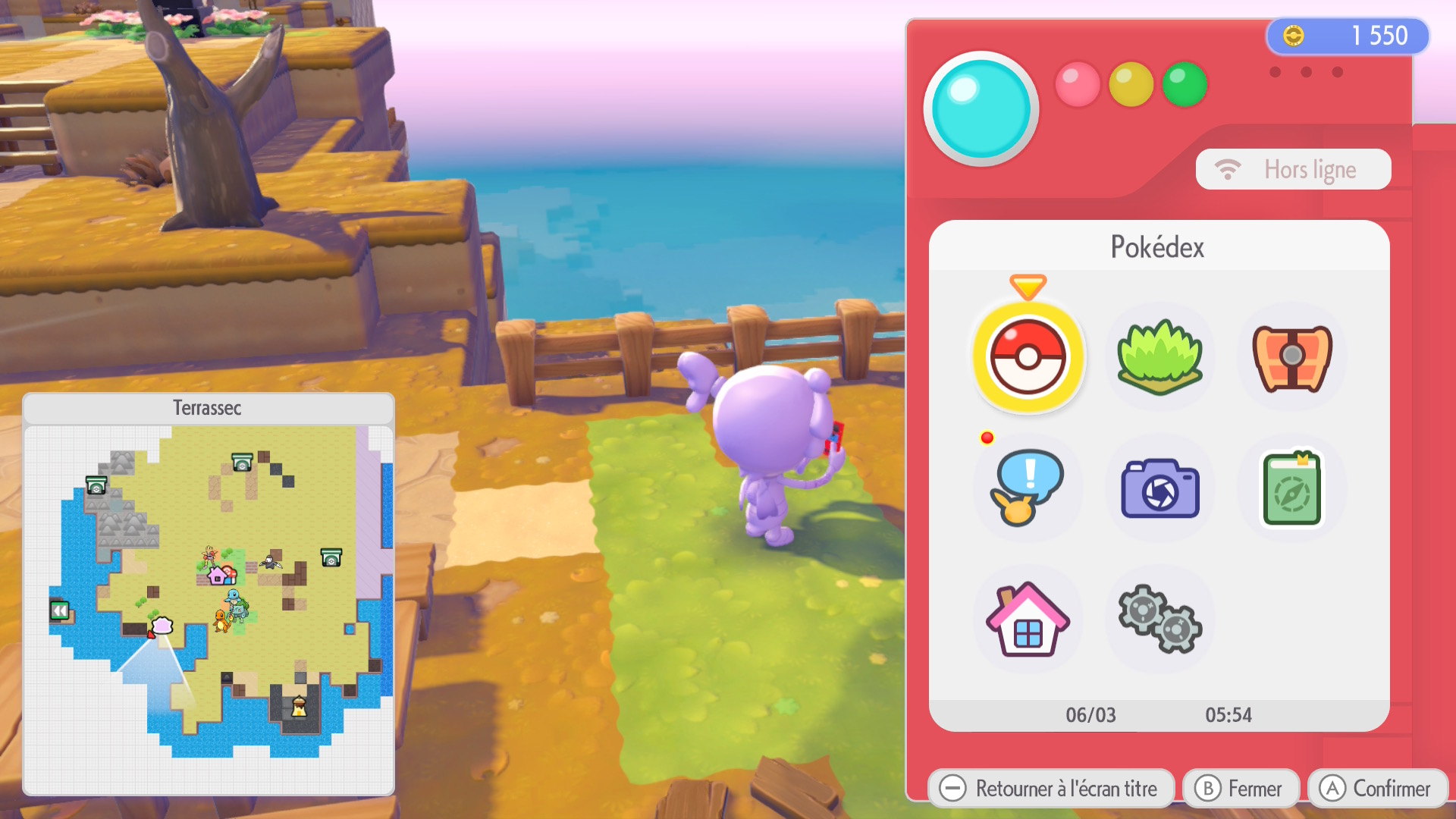This screenshot has height=819, width=1456.
Task: Confirm selection with Confirmer
Action: (x=1377, y=789)
